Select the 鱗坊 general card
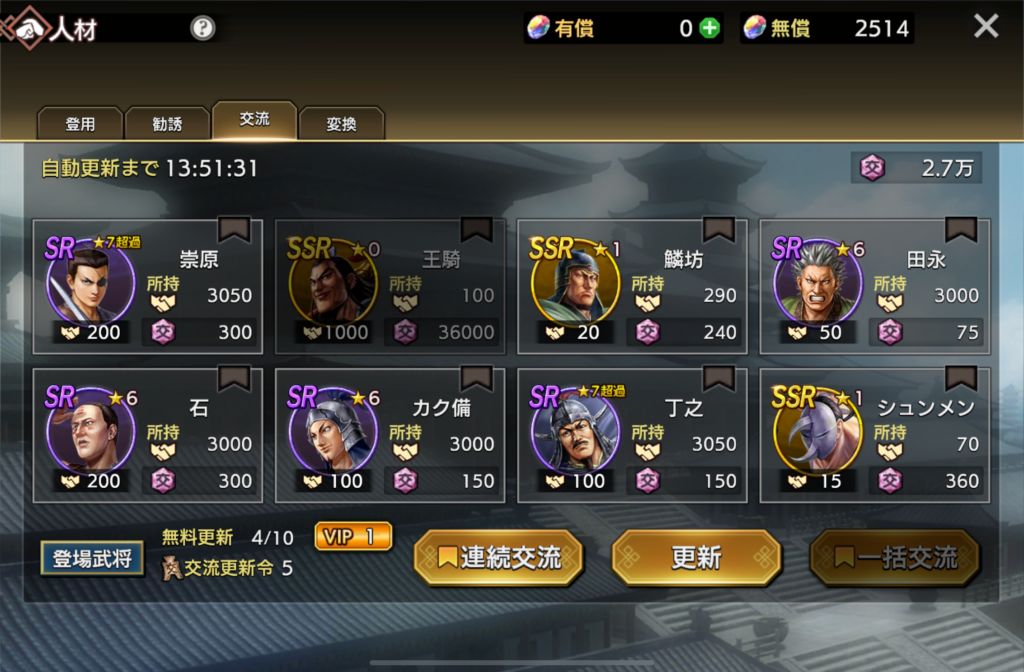Screen dimensions: 1024x672 tap(632, 287)
